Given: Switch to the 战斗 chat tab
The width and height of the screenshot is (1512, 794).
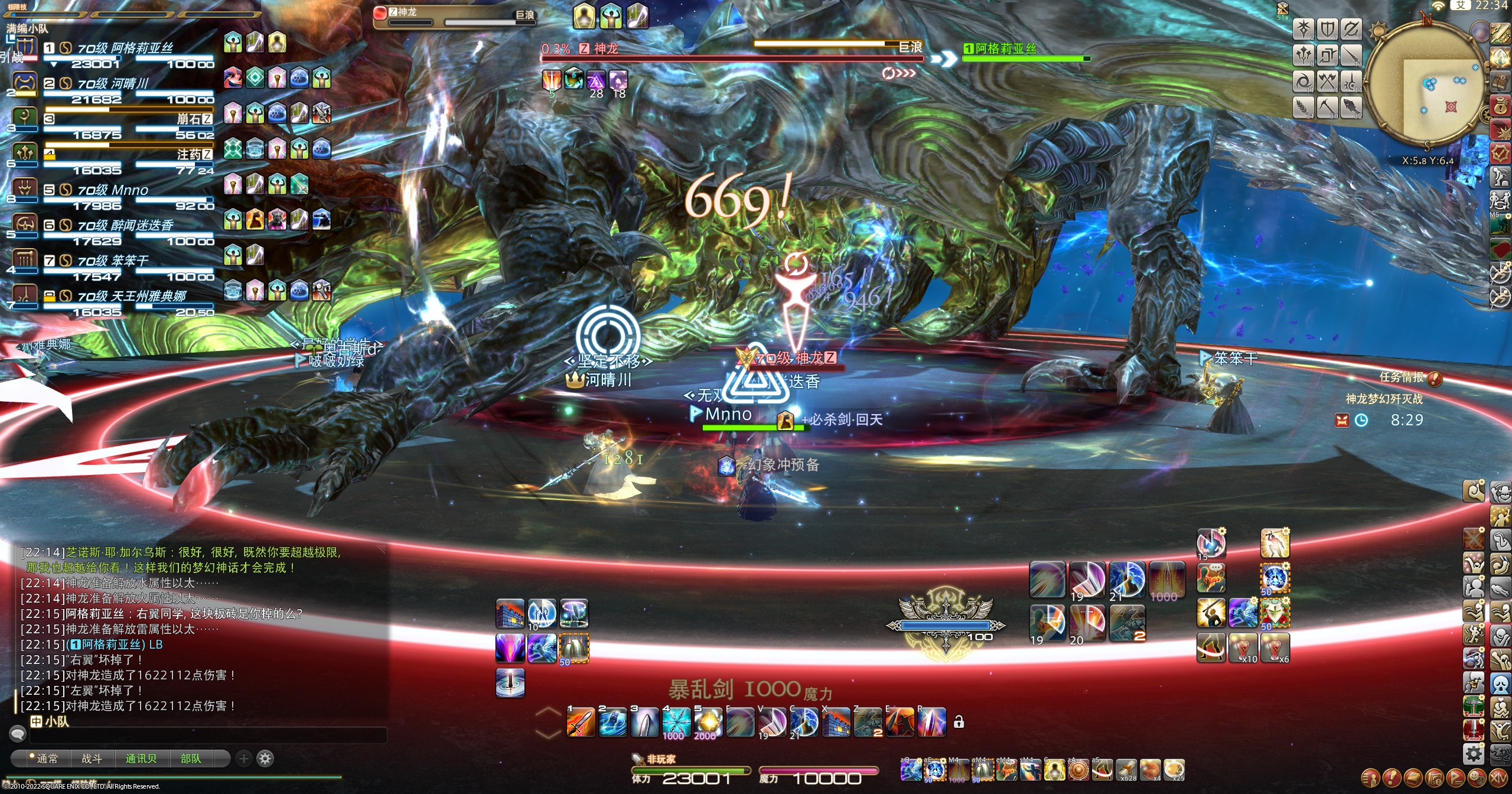Looking at the screenshot, I should (x=92, y=759).
